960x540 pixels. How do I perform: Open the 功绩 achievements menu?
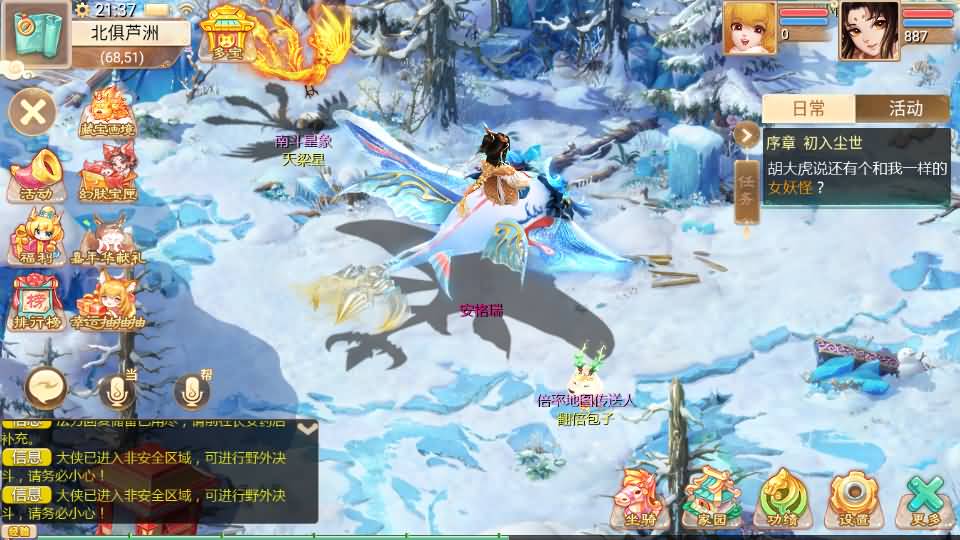[782, 497]
